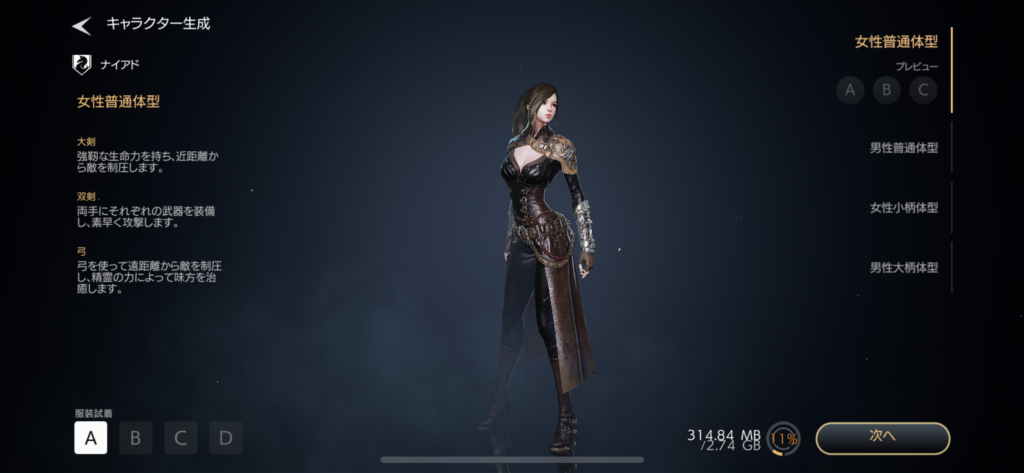
Task: Go back using the arrow button
Action: pos(82,25)
